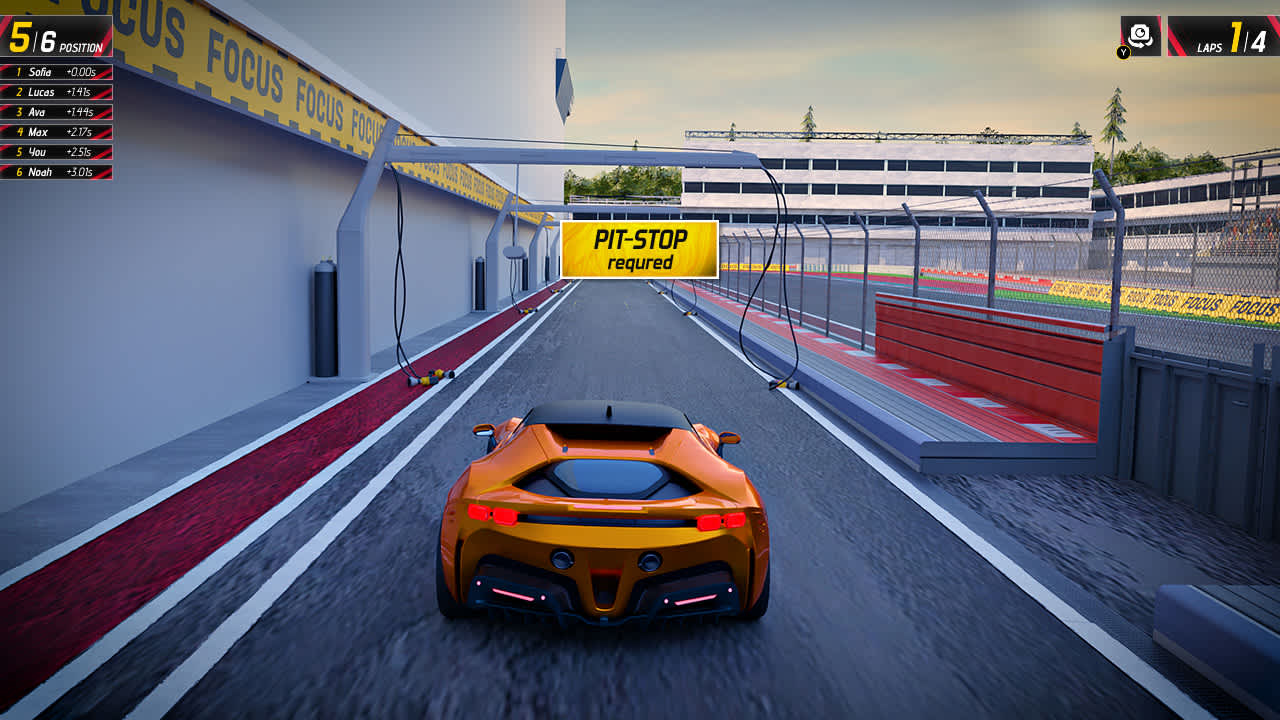Select Sofia in the leaderboard
The width and height of the screenshot is (1280, 720).
coord(40,72)
